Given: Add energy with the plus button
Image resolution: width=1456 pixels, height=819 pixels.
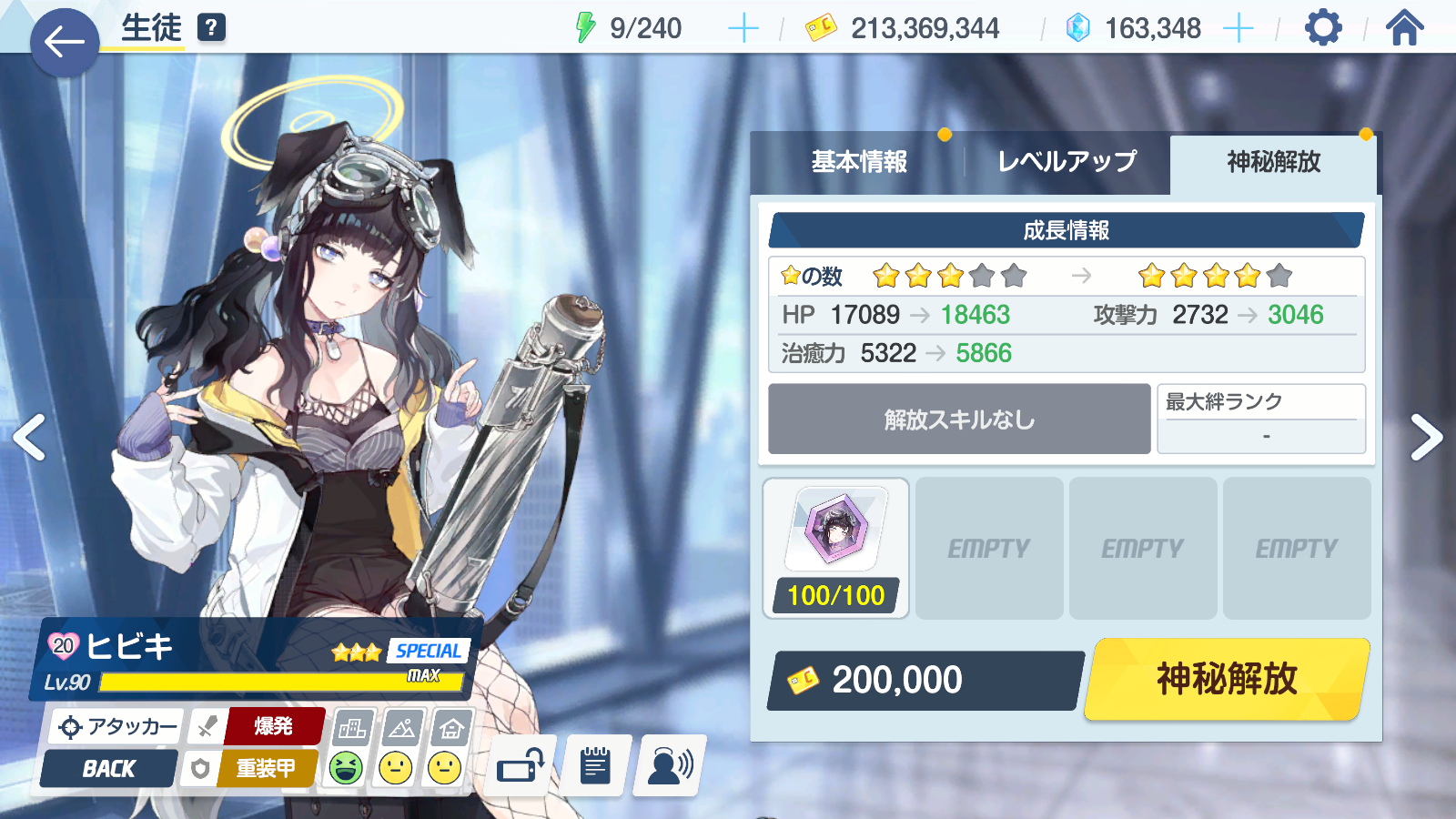Looking at the screenshot, I should pyautogui.click(x=743, y=29).
